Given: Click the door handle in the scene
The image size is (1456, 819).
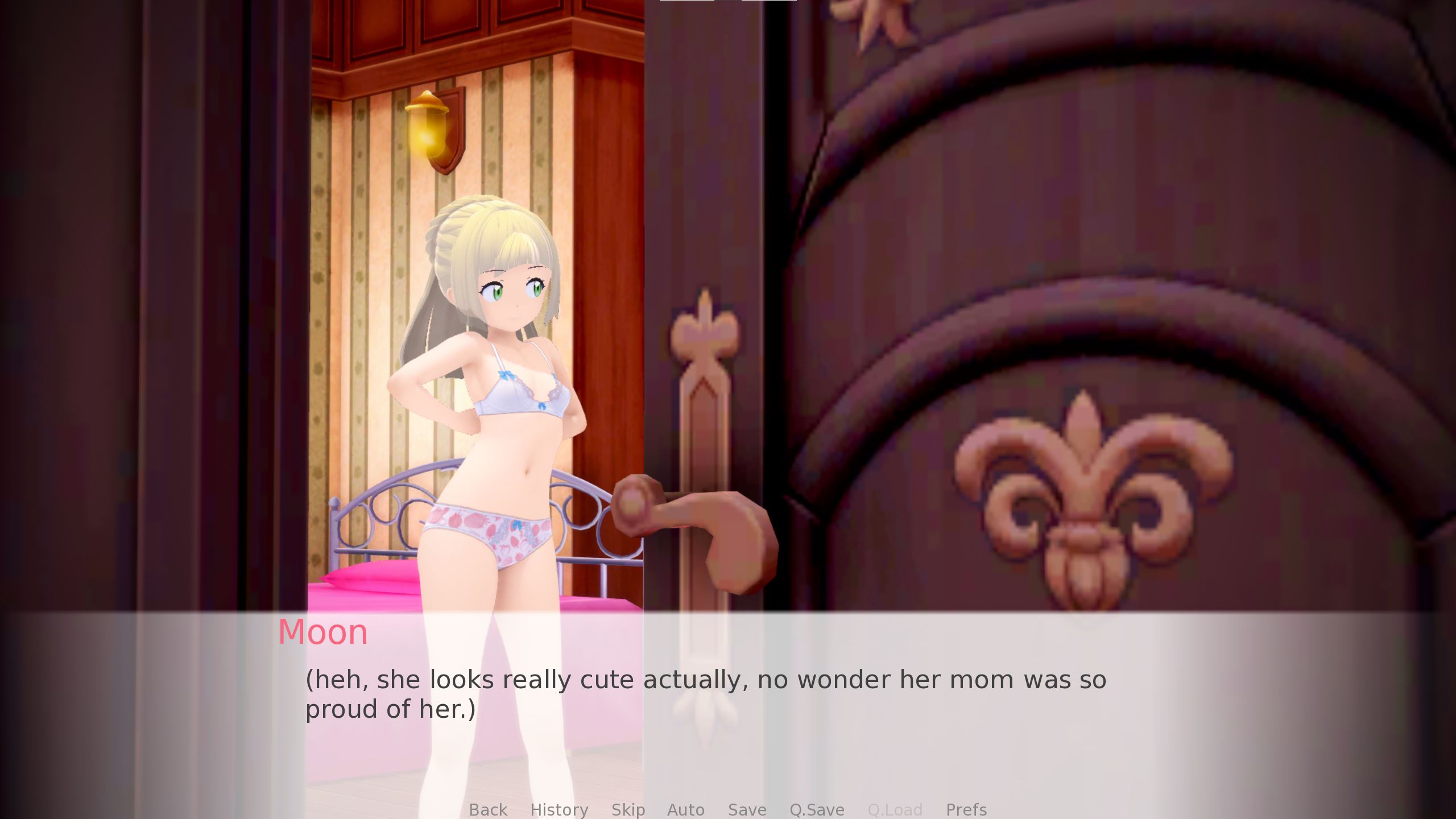Looking at the screenshot, I should (x=694, y=529).
